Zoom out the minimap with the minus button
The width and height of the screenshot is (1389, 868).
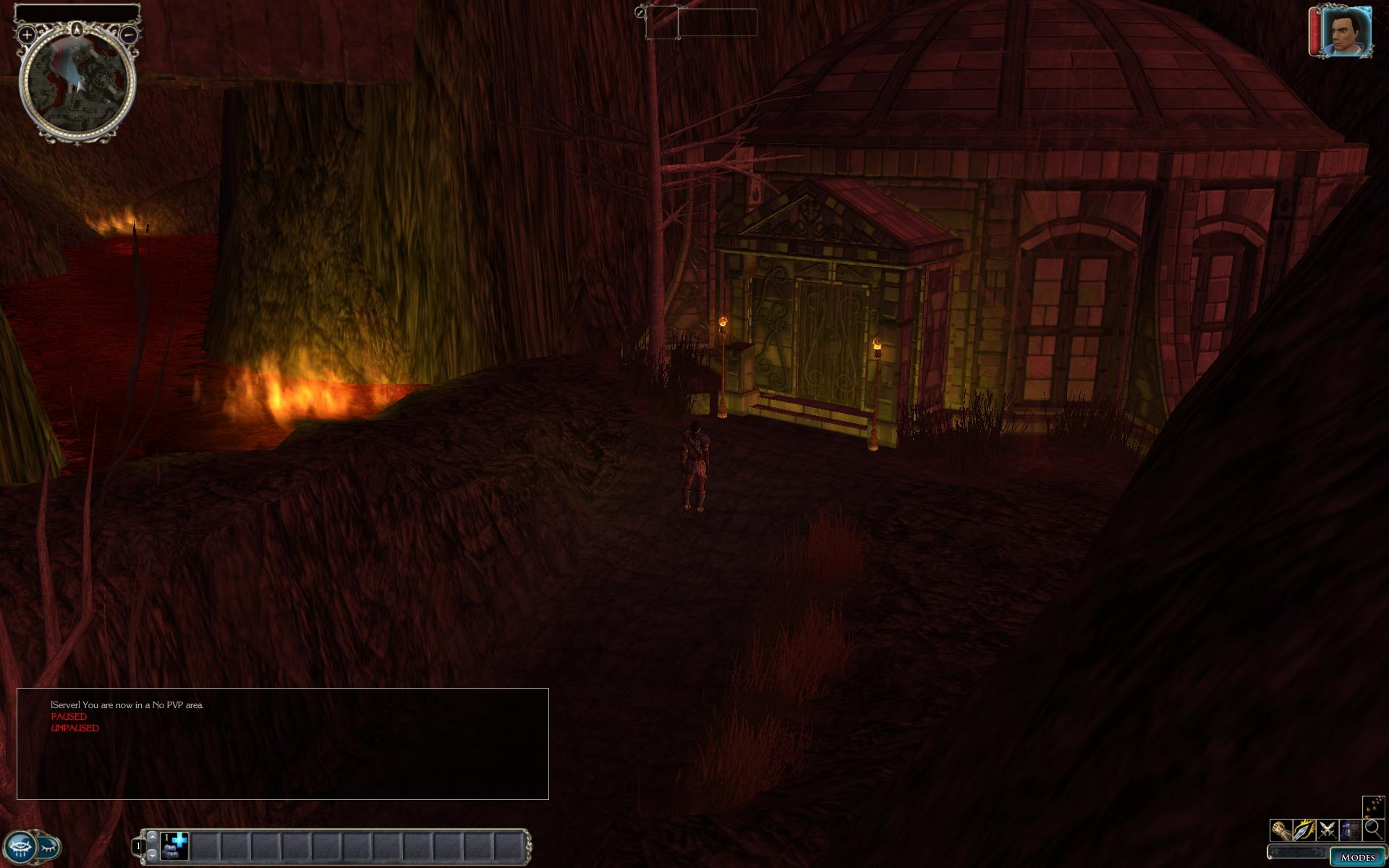click(x=128, y=34)
